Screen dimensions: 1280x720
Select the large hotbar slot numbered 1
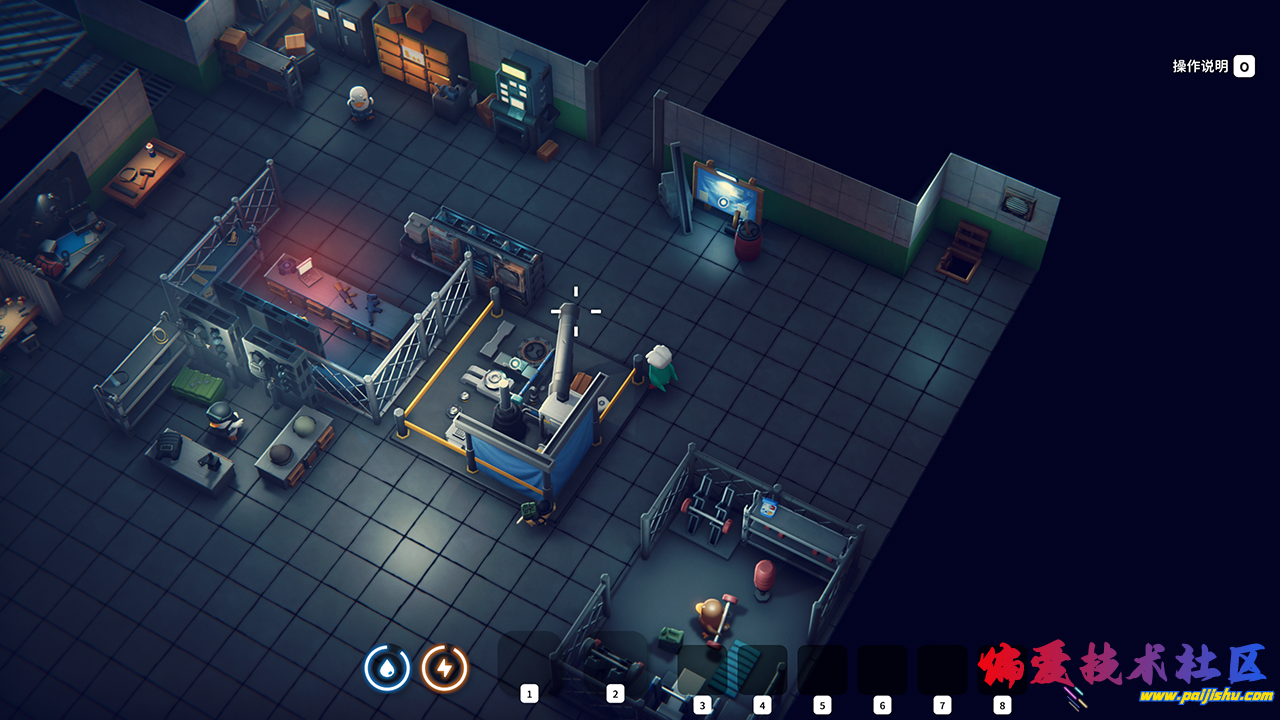[529, 664]
